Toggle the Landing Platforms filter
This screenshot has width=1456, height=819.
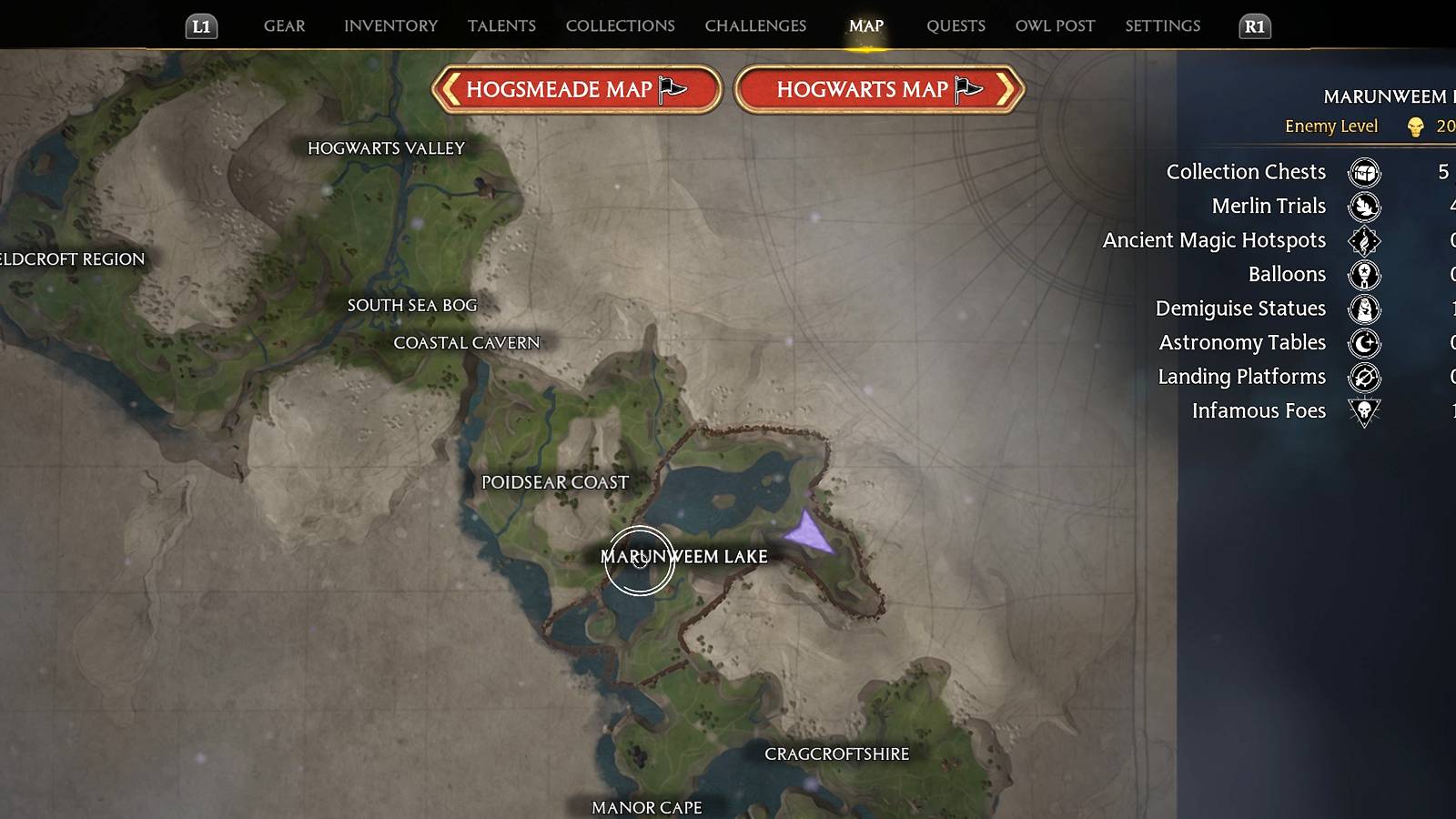pyautogui.click(x=1362, y=377)
